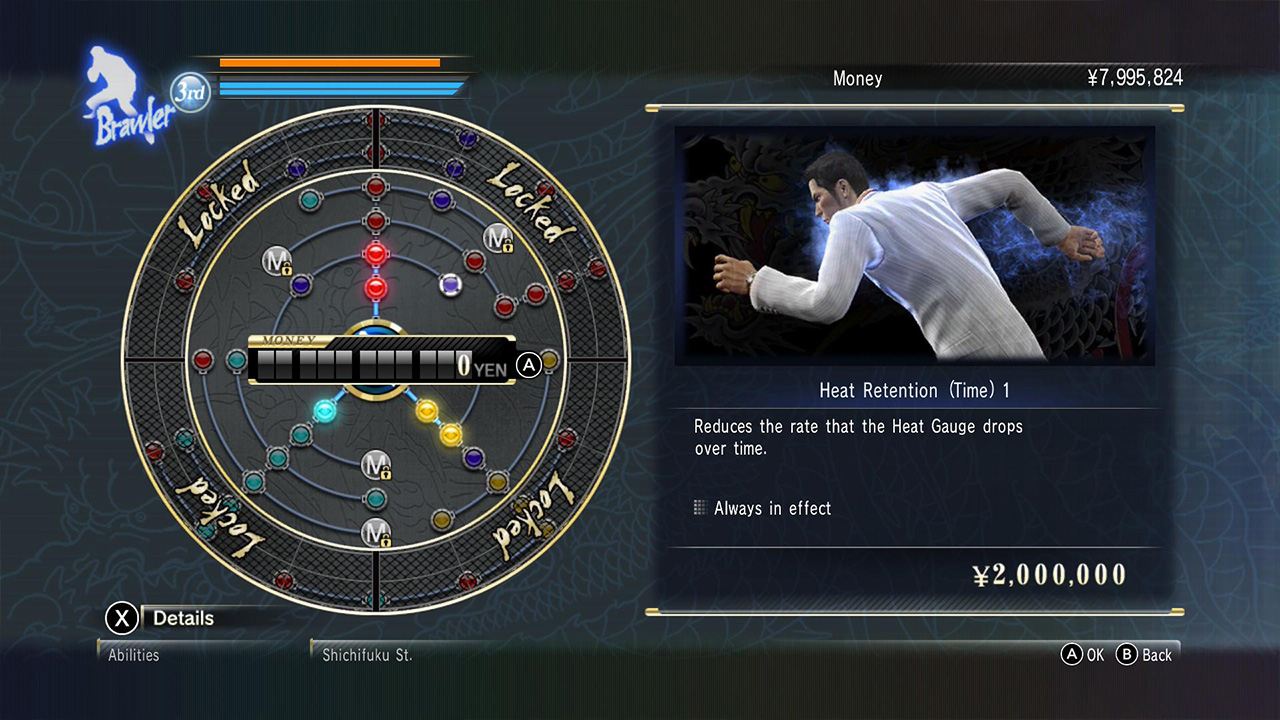The height and width of the screenshot is (720, 1280).
Task: Choose the glowing cyan ability node
Action: coord(324,409)
